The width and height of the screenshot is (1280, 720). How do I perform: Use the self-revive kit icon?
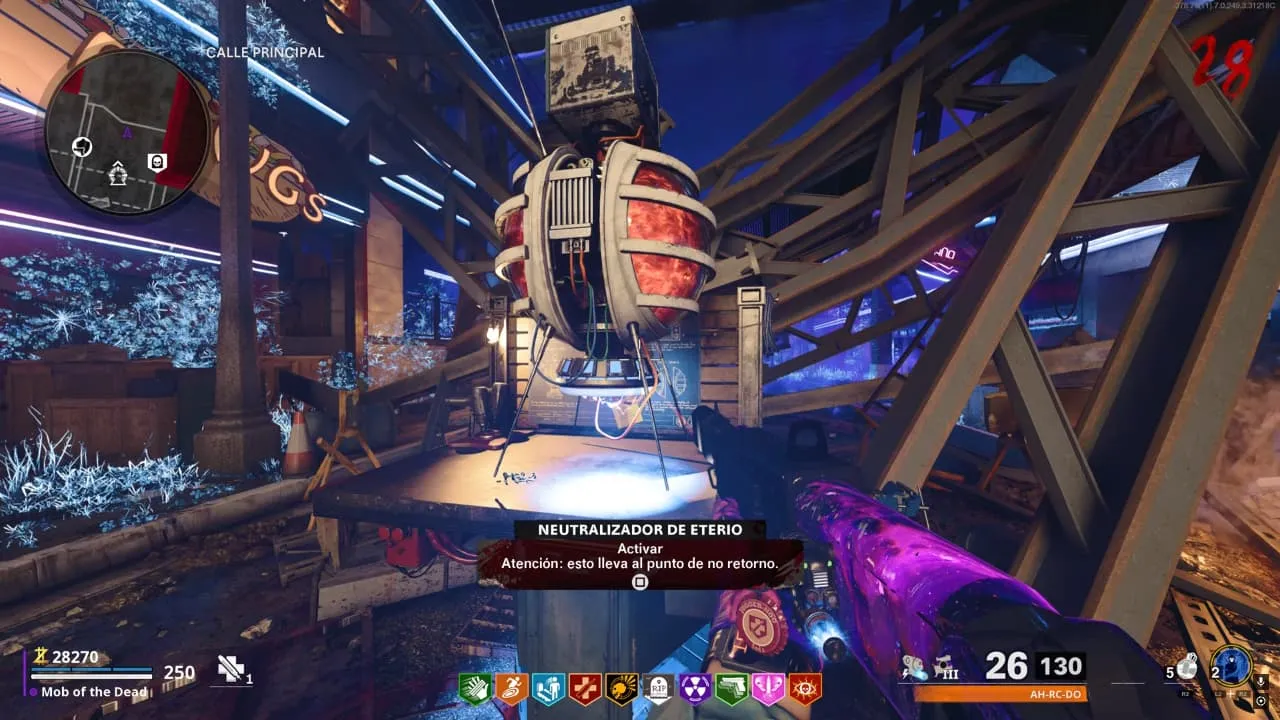click(233, 669)
